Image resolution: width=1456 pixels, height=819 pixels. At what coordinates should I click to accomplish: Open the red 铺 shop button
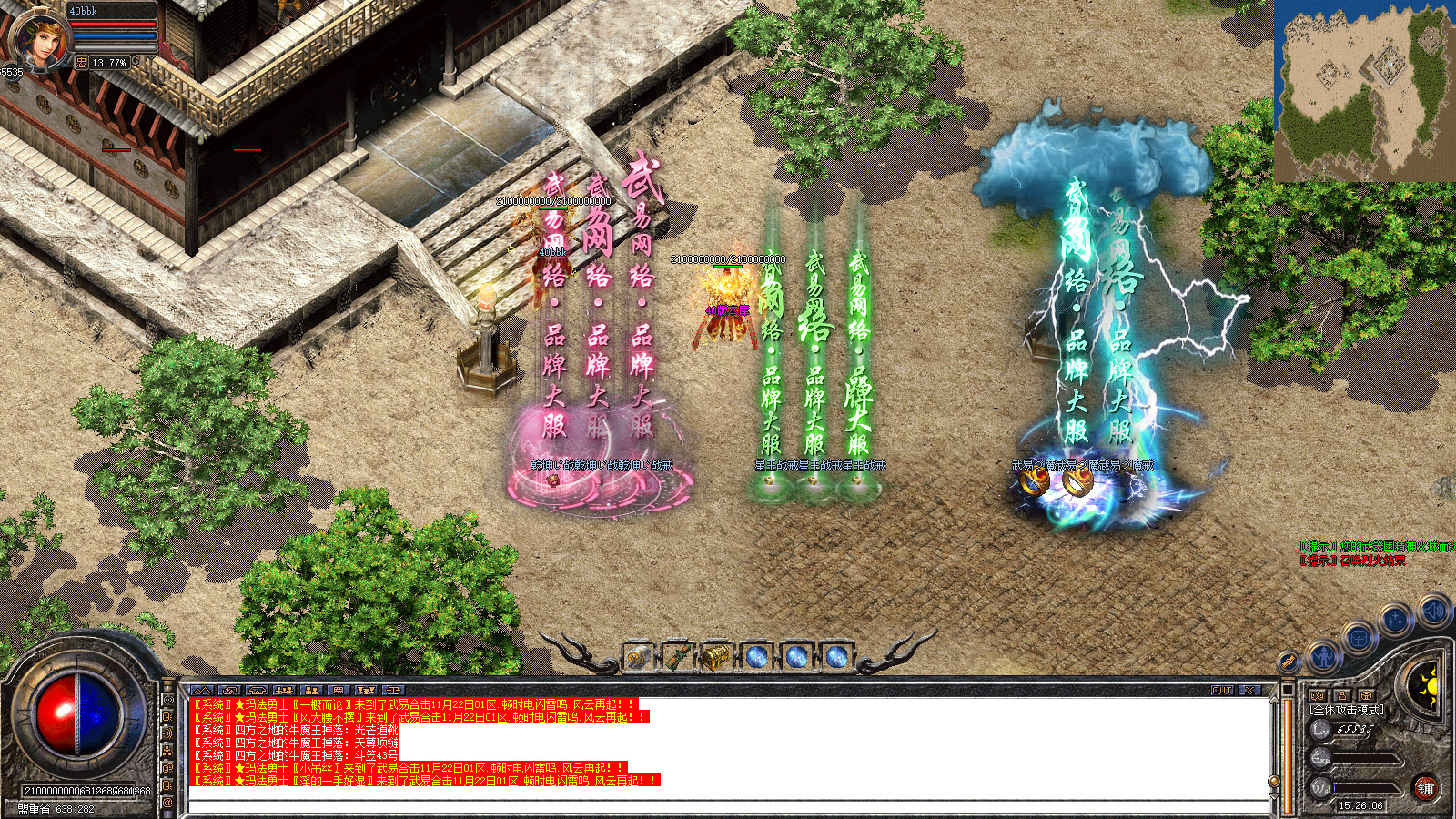pos(1425,788)
